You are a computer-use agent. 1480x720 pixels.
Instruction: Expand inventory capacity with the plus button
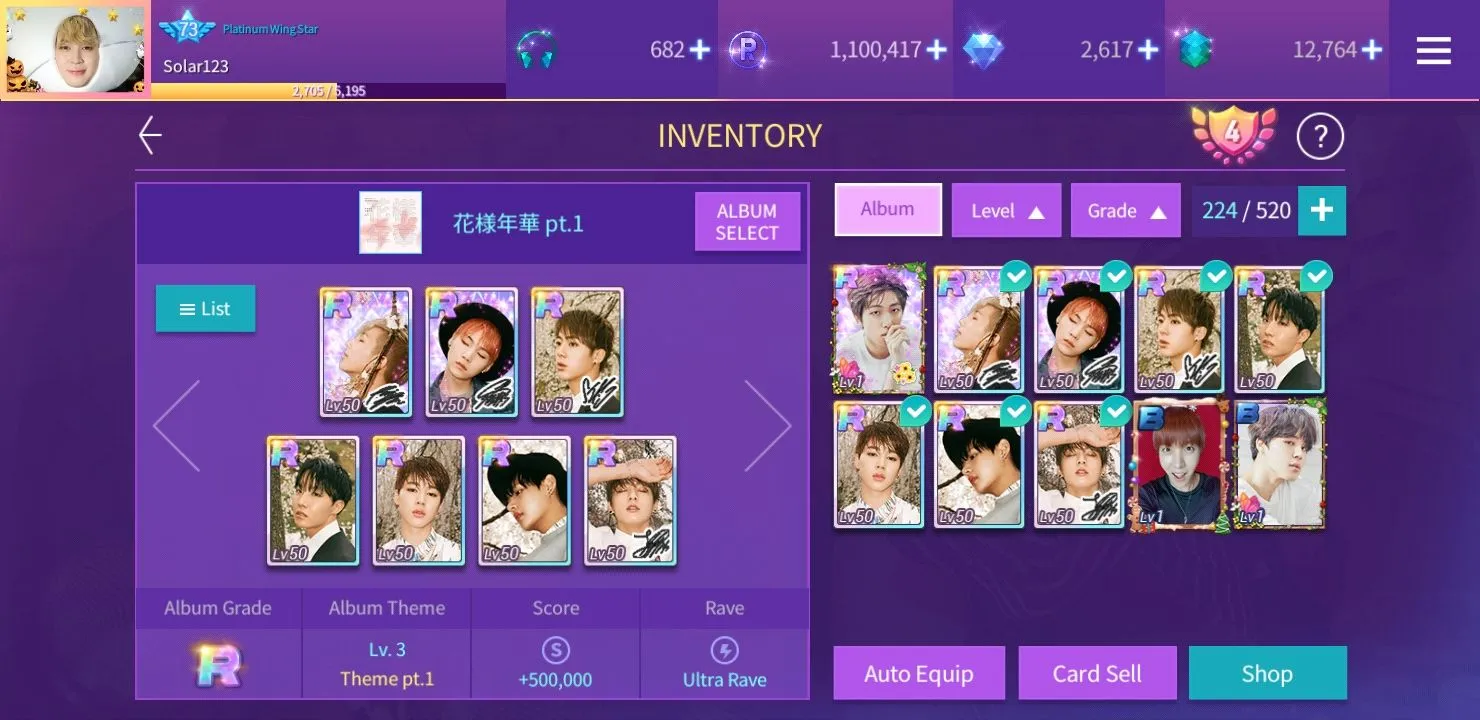pos(1321,210)
